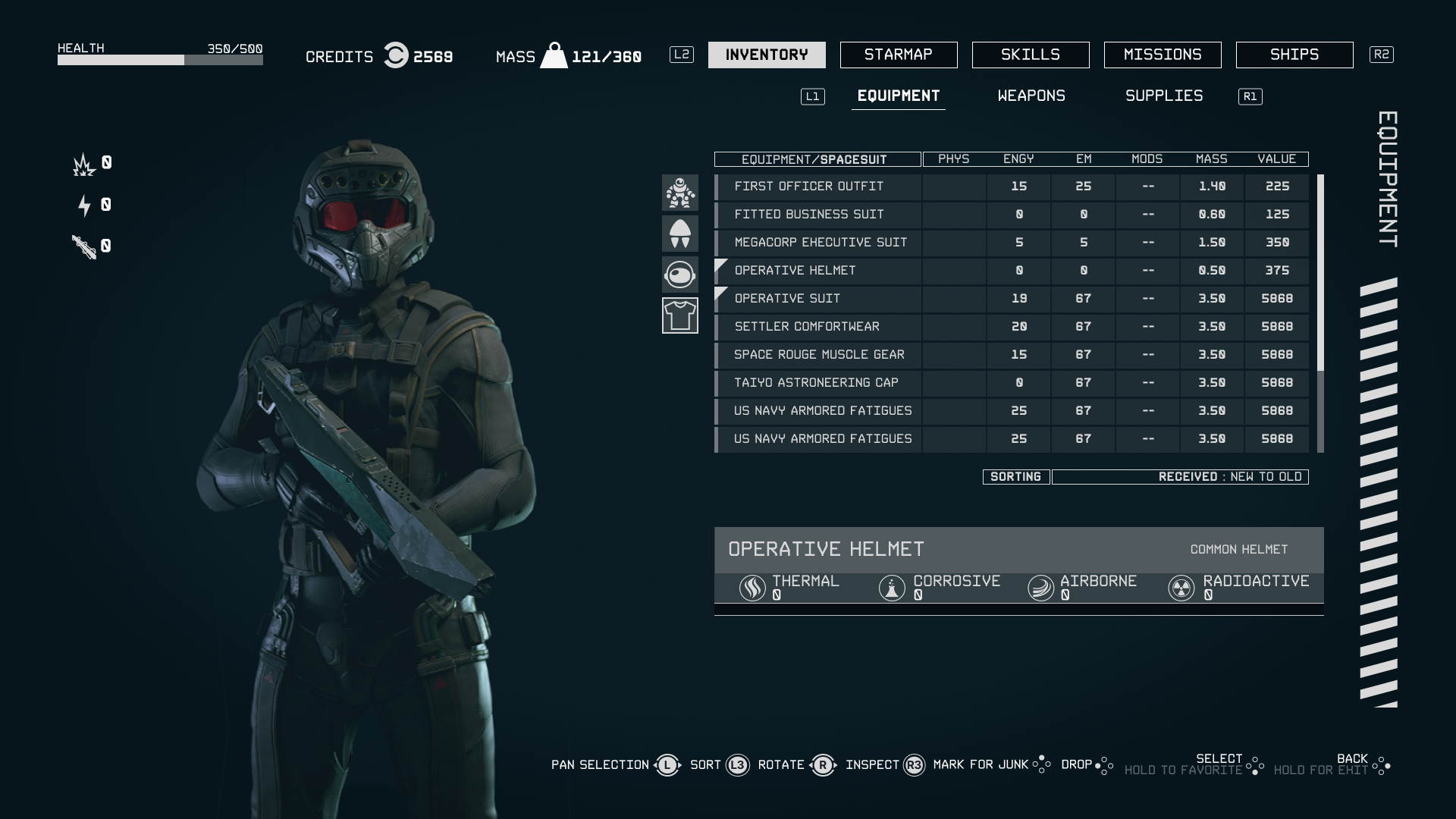Open the Sorting options
This screenshot has width=1456, height=819.
click(x=1015, y=477)
